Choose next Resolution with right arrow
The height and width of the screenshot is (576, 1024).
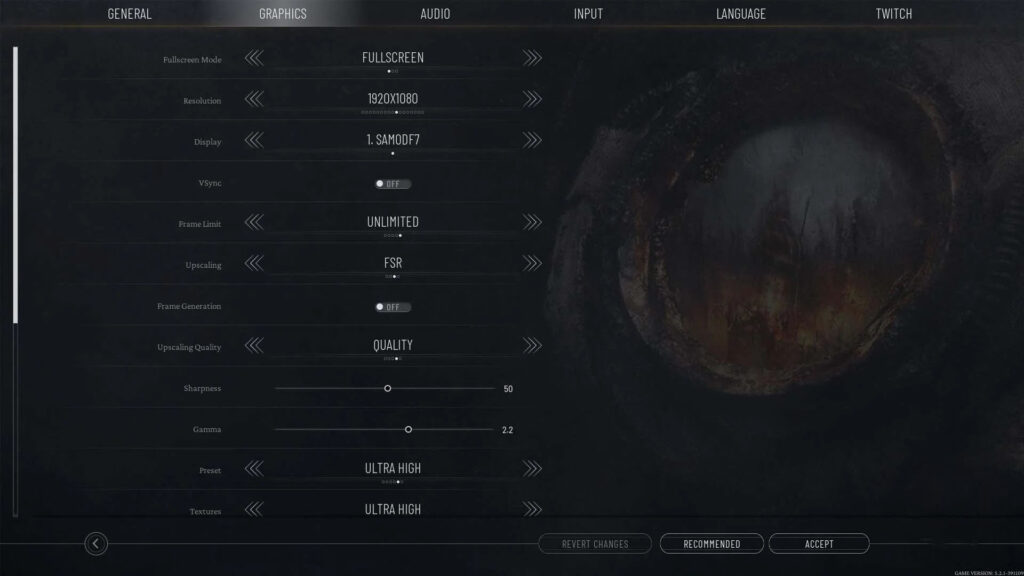[532, 99]
